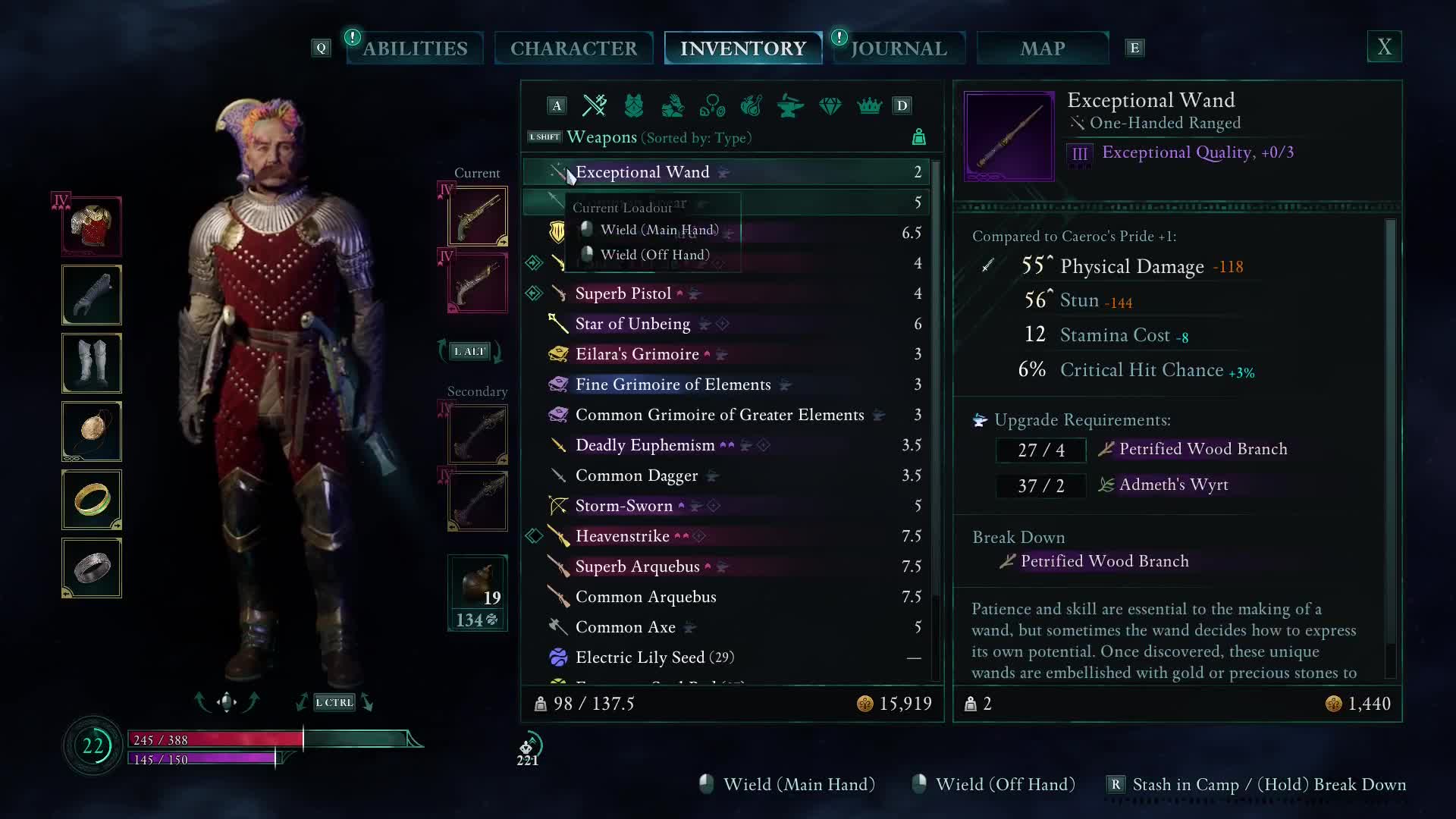Pick the Storm-Sworn bow entry

[x=623, y=506]
